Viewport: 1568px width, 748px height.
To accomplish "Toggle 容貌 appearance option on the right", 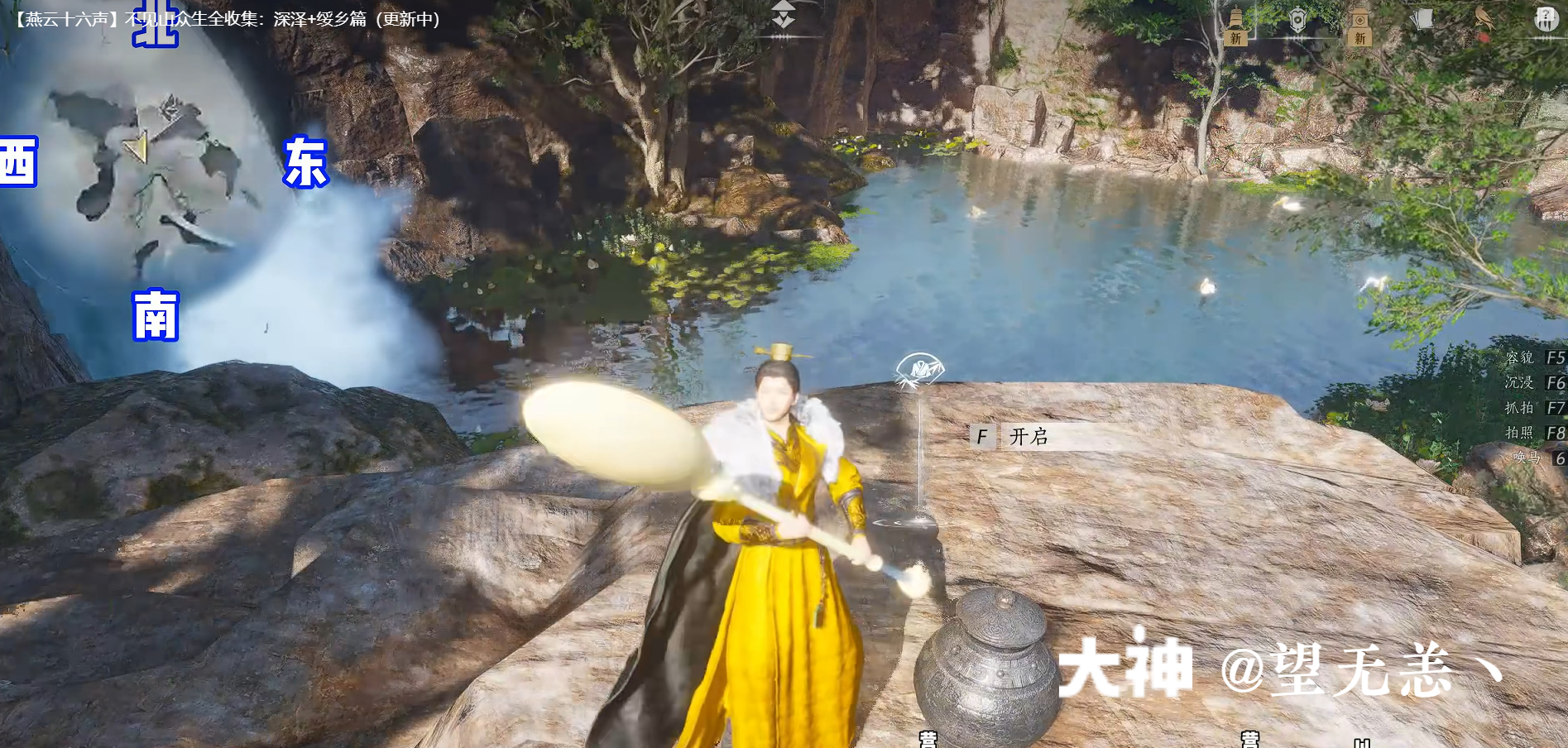I will click(x=1519, y=357).
